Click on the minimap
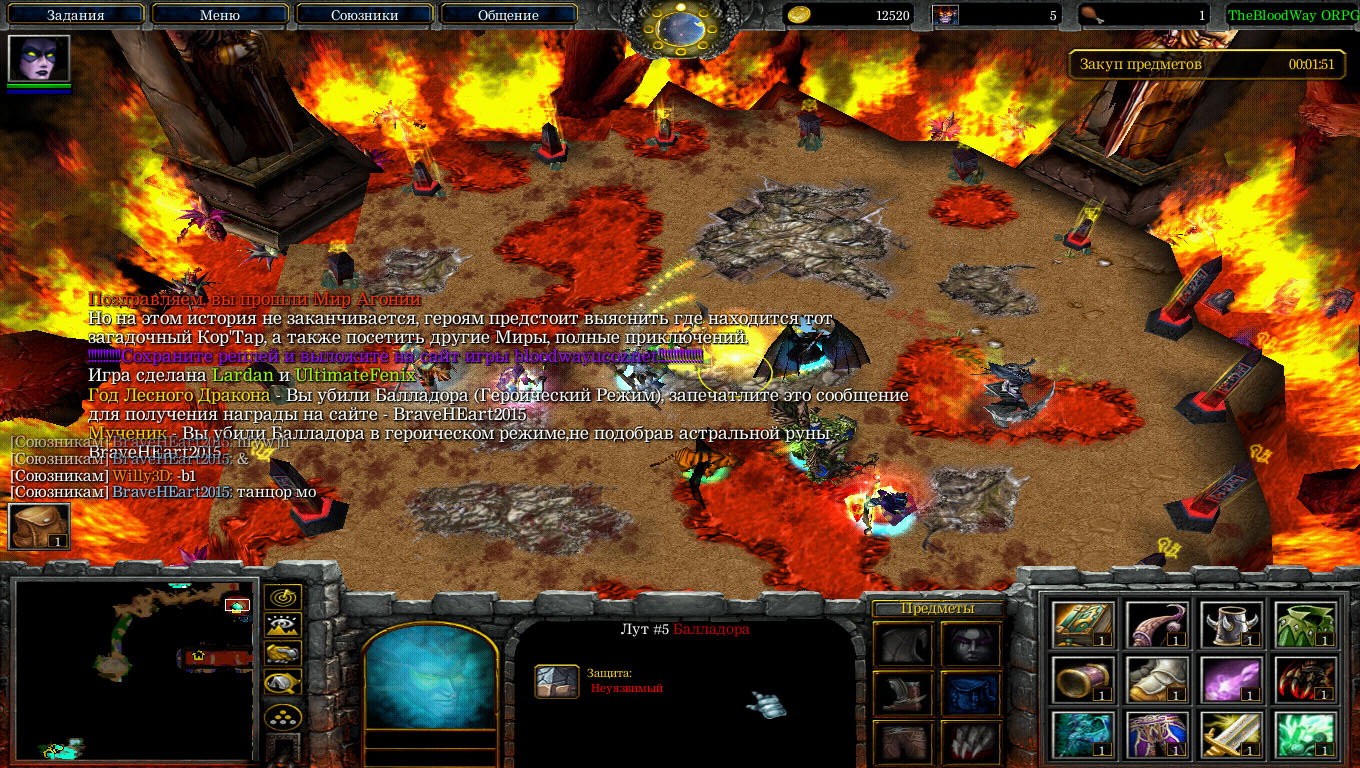 coord(135,670)
